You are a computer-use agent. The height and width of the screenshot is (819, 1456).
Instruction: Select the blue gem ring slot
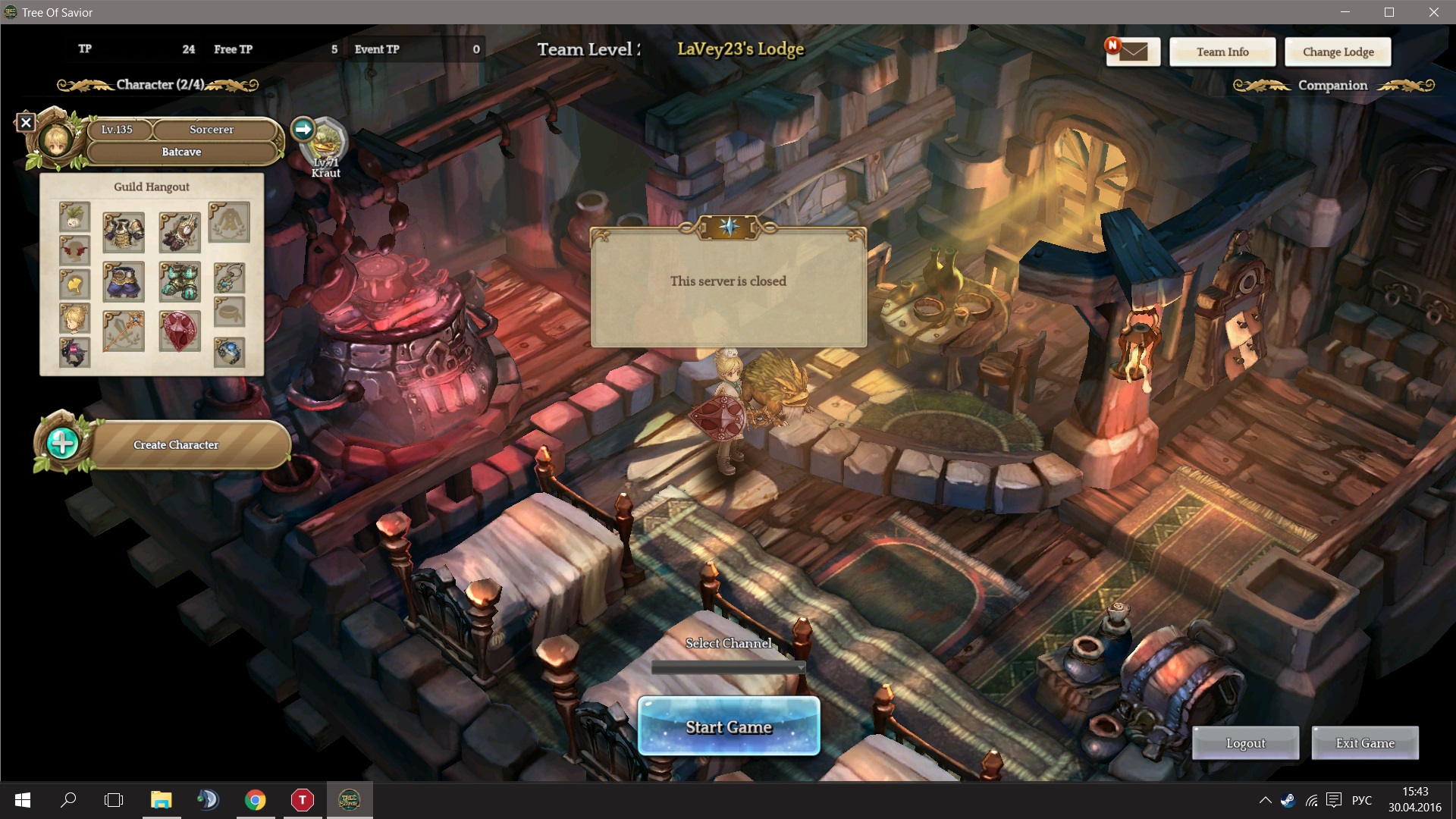point(229,352)
